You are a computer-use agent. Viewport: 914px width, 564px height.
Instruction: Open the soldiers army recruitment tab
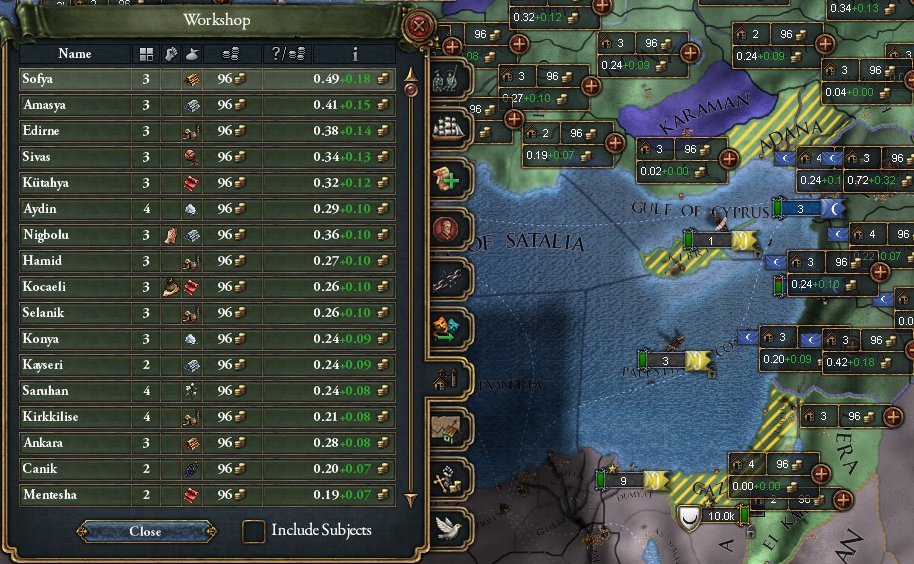click(449, 76)
